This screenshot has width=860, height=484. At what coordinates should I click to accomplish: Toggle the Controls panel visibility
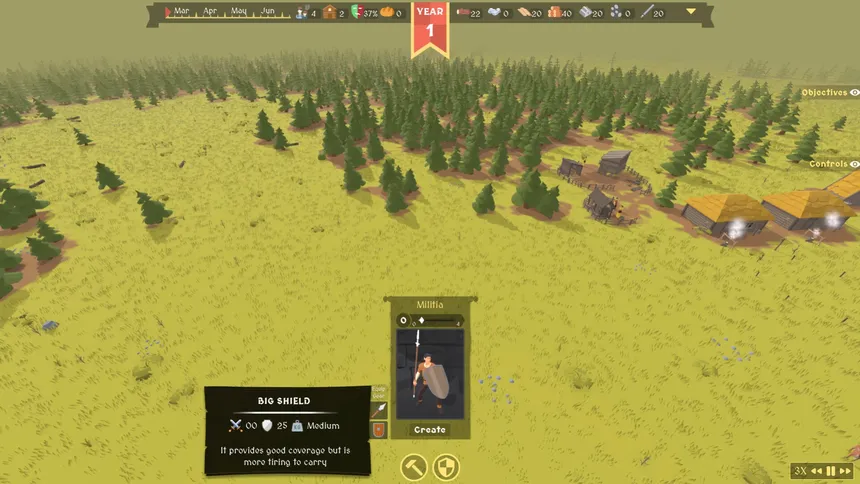(x=854, y=164)
